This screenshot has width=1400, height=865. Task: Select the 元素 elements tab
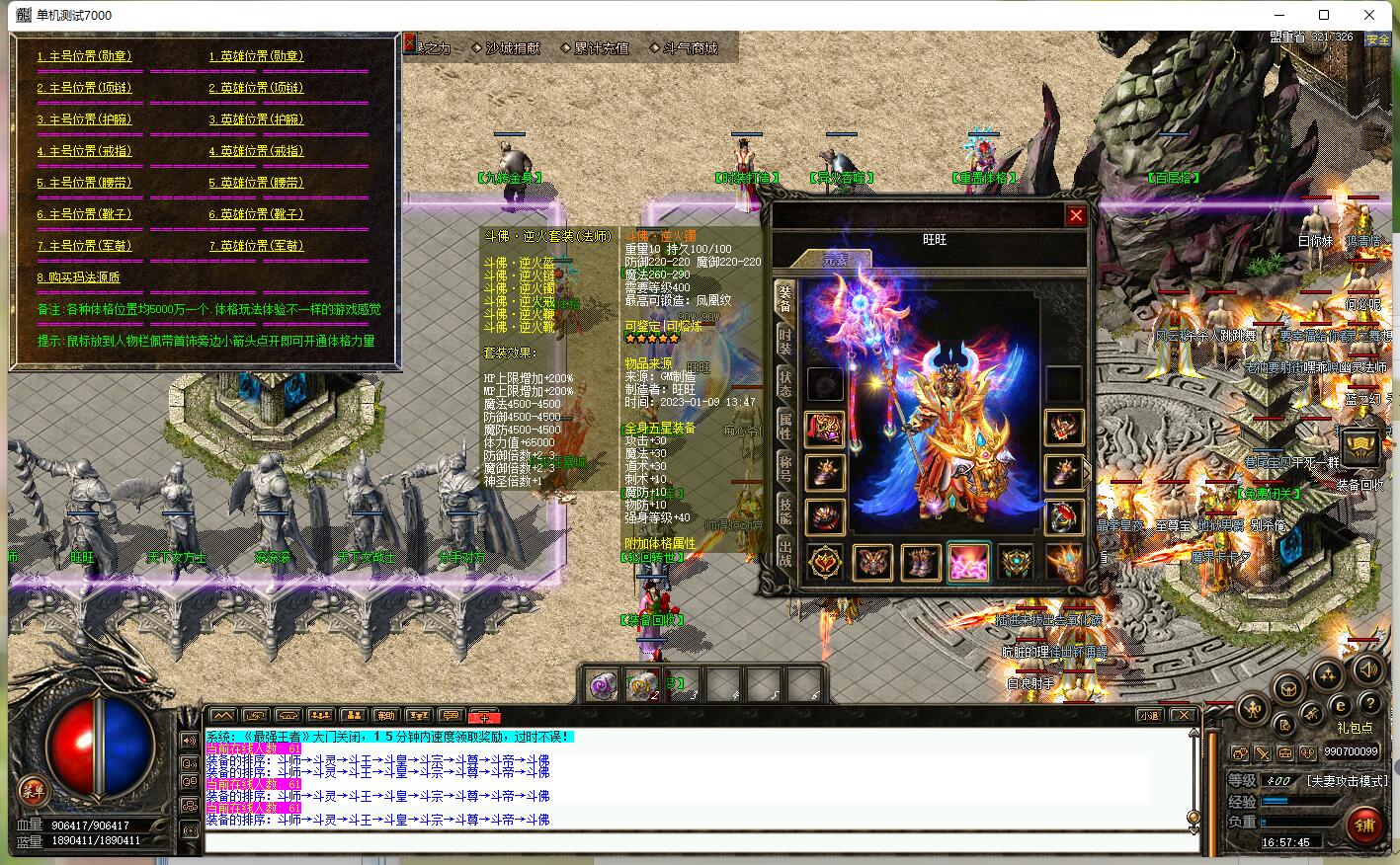[835, 260]
